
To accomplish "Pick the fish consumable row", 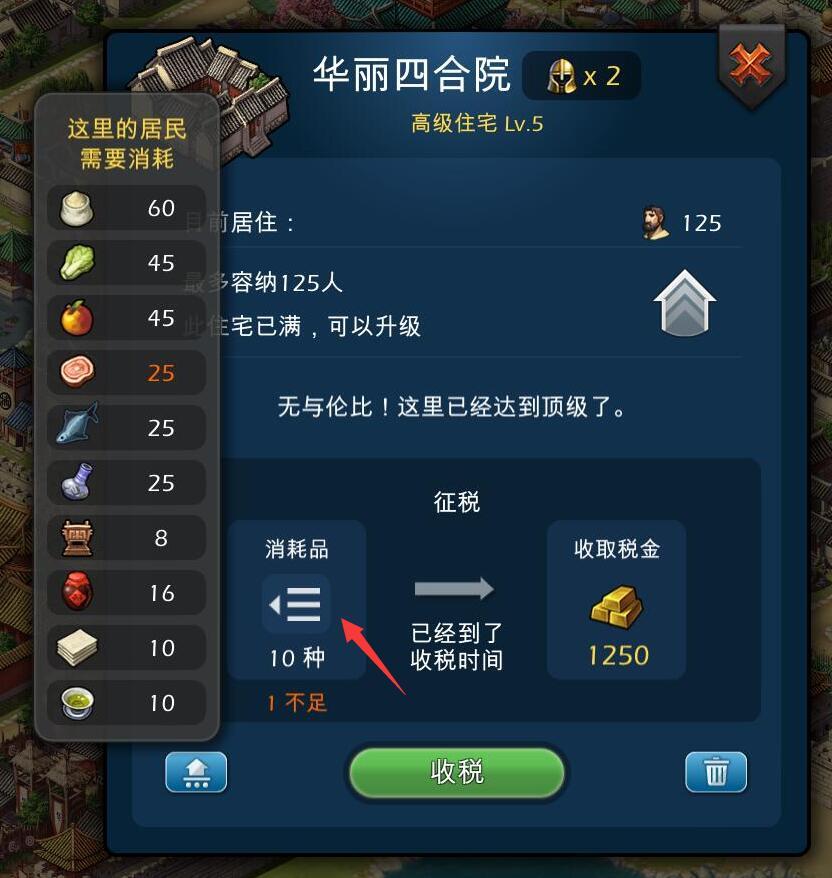I will [126, 428].
